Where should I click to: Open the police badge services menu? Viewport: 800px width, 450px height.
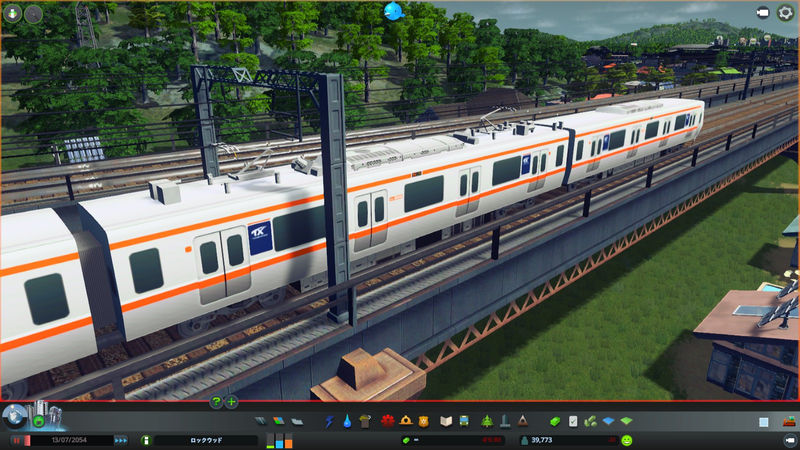click(423, 421)
